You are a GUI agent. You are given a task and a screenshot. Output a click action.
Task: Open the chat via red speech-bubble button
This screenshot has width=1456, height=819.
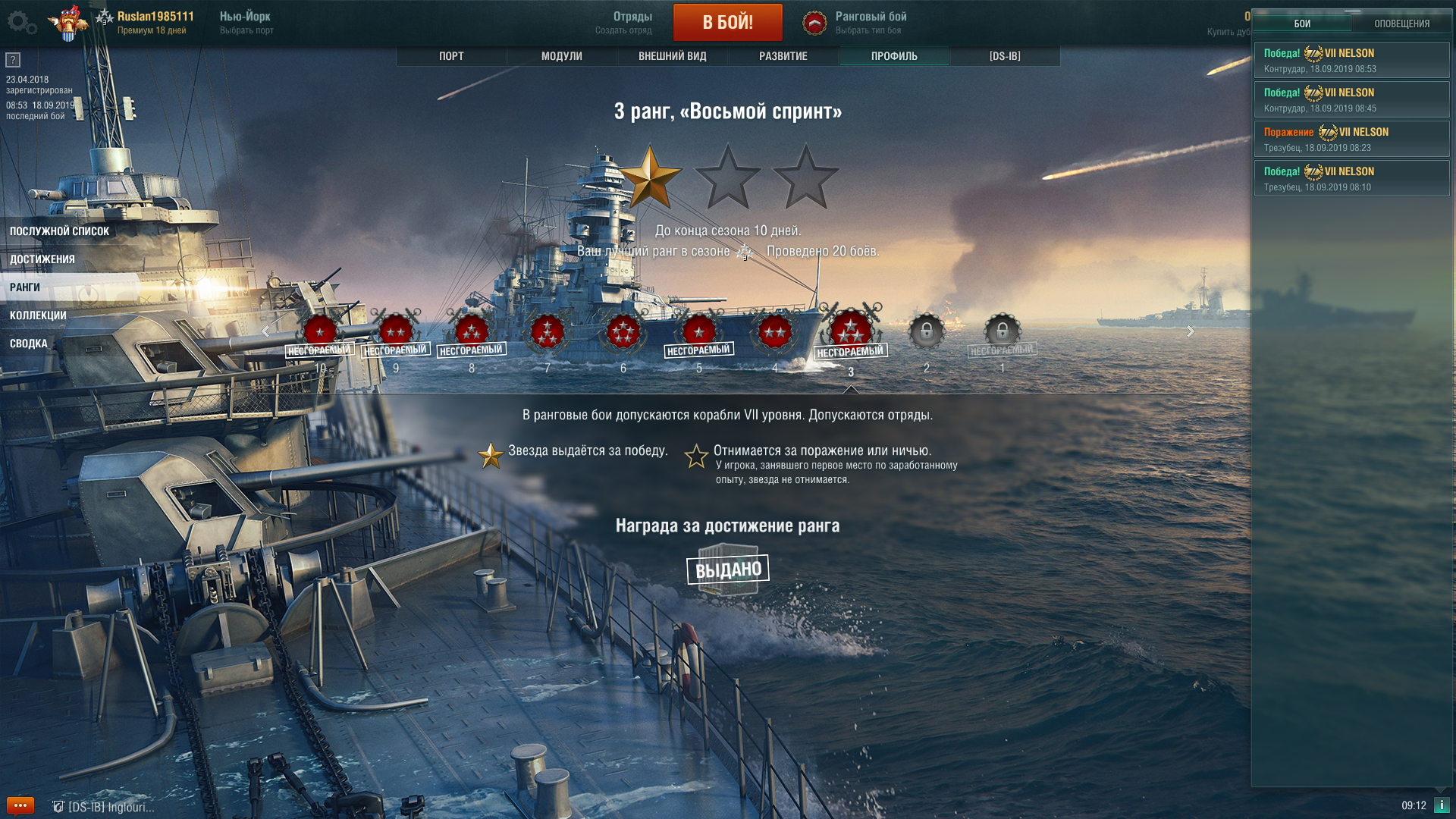point(20,805)
